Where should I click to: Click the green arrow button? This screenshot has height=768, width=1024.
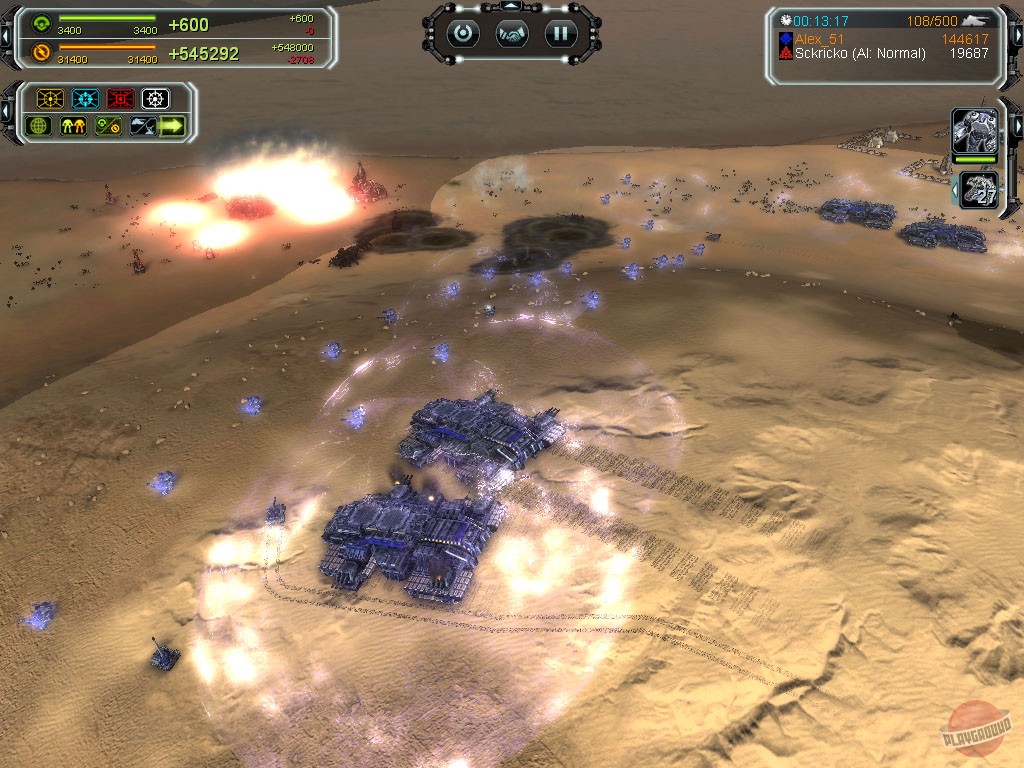[x=173, y=126]
